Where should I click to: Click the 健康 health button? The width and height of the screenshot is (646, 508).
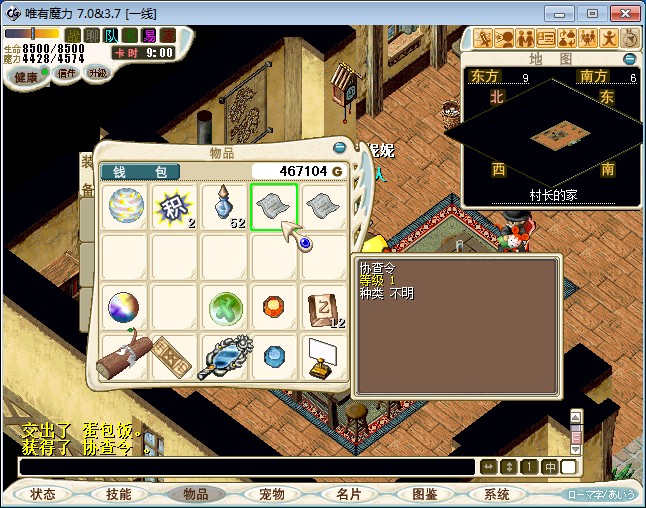(x=27, y=77)
